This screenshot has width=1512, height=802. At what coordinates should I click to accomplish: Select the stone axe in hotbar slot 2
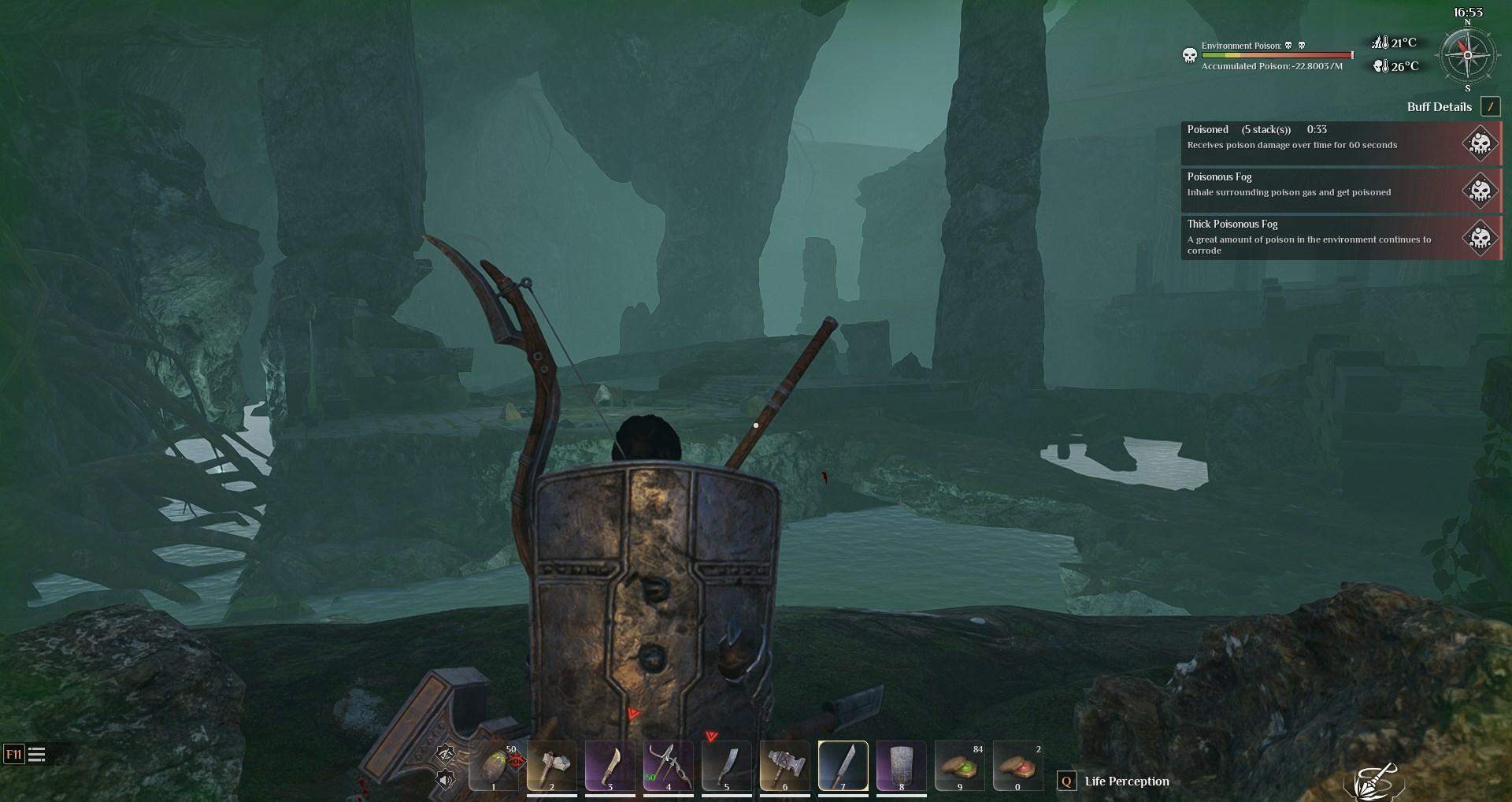coord(551,766)
